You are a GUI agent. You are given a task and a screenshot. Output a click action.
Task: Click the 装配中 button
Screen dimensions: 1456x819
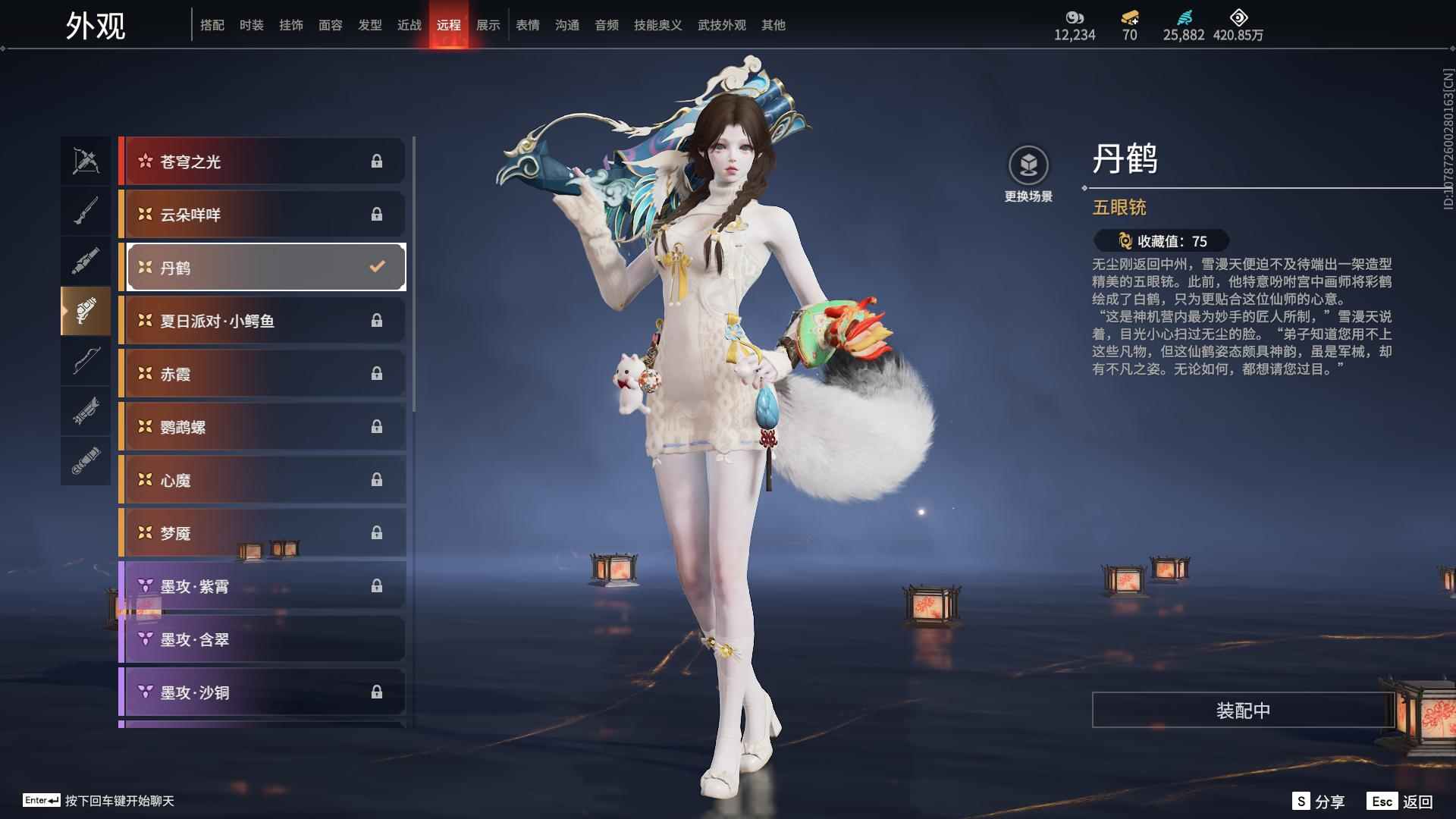1241,711
